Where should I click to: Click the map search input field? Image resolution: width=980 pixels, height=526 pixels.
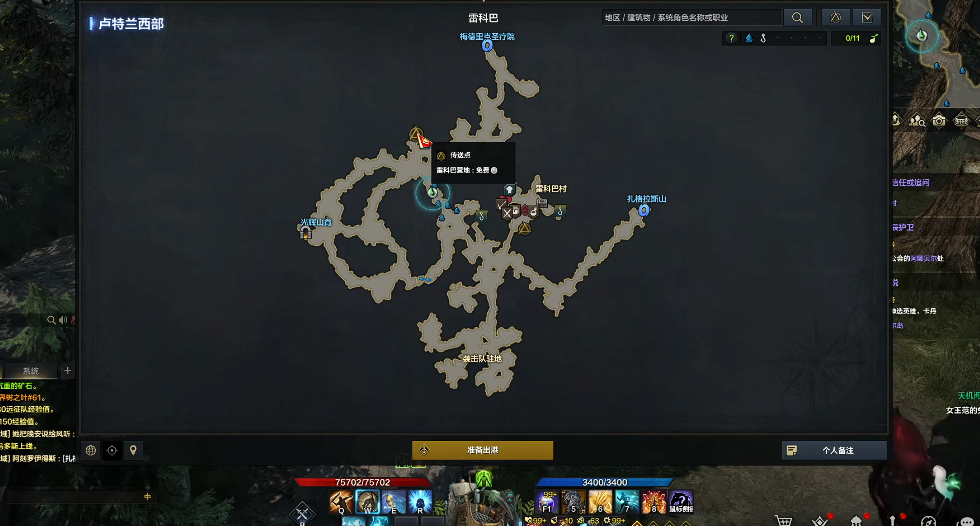click(690, 17)
